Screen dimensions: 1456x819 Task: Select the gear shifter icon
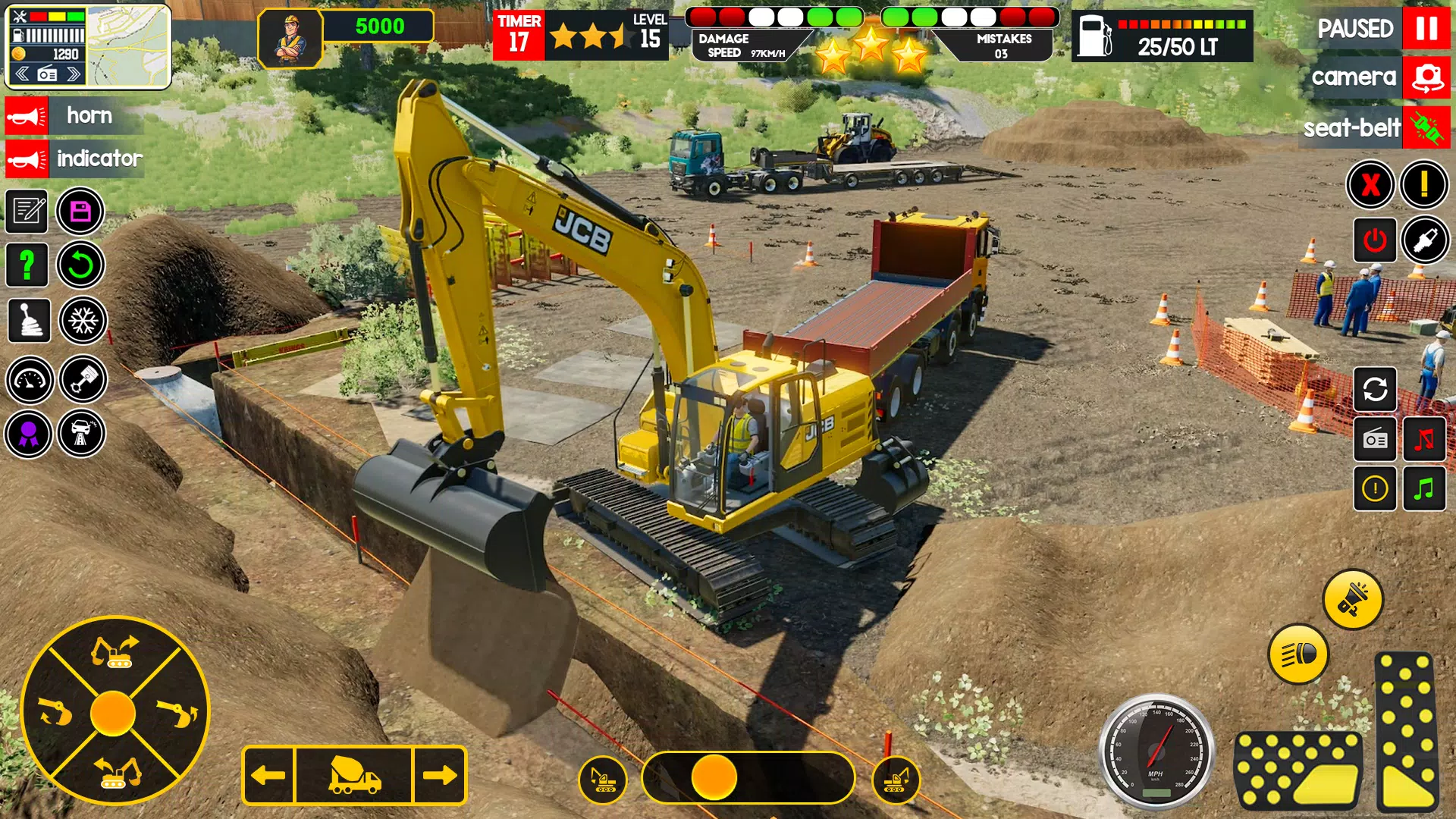click(x=27, y=320)
